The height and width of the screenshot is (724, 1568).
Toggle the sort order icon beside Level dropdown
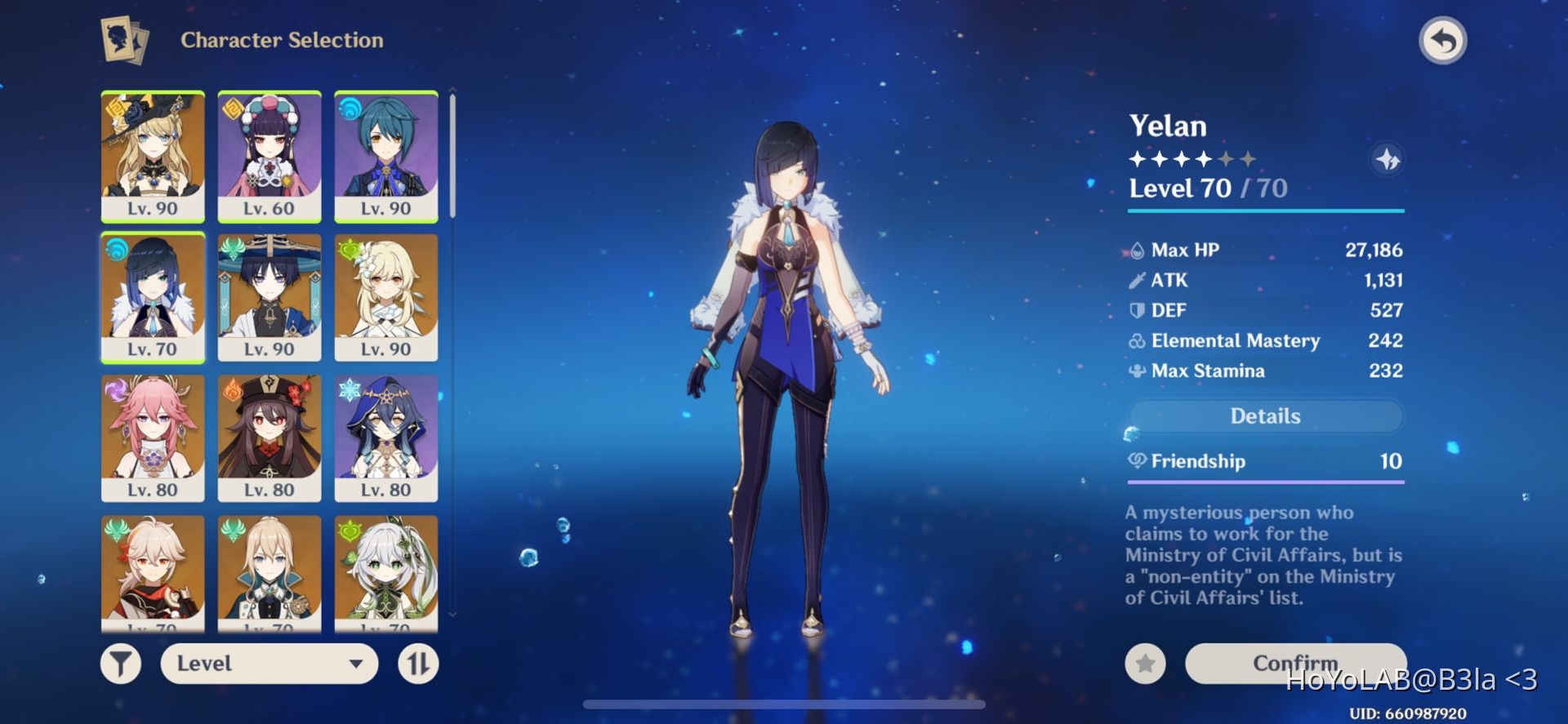[419, 663]
